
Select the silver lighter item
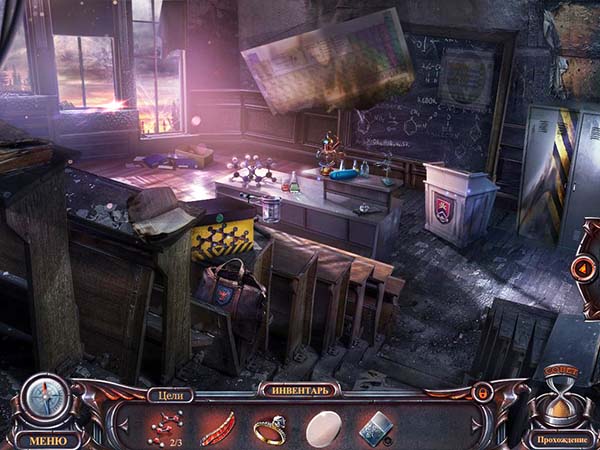375,426
